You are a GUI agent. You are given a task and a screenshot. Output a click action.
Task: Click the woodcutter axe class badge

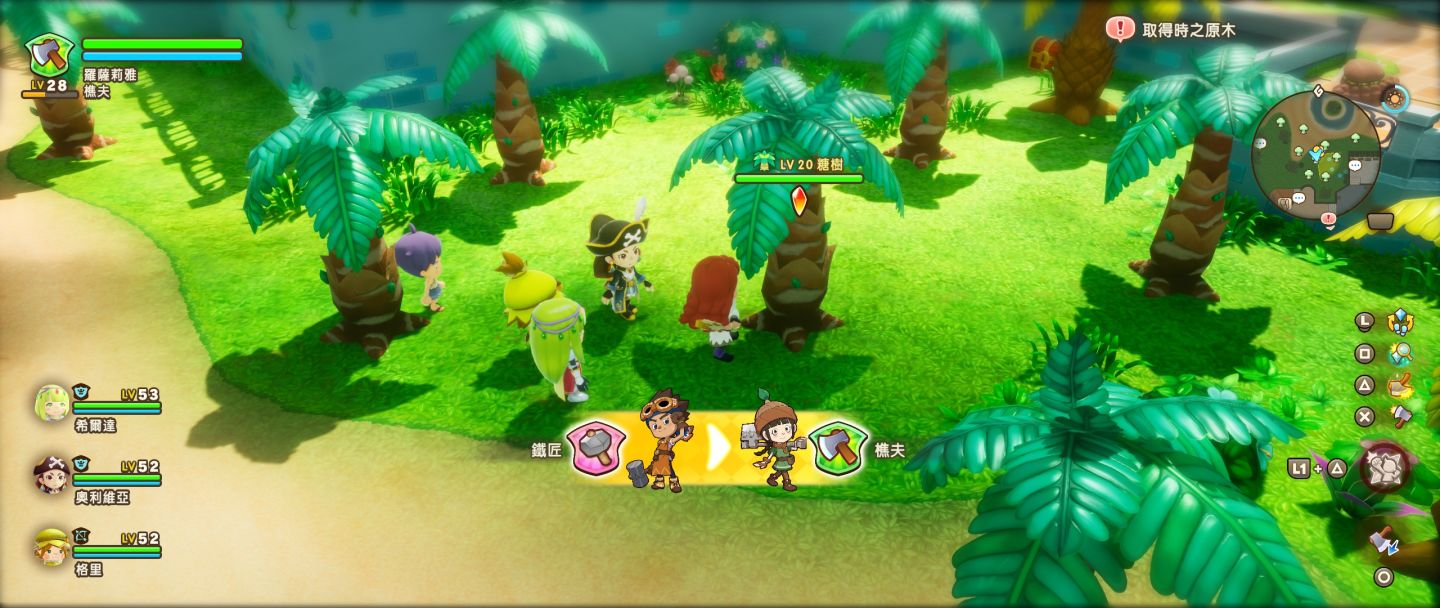point(44,53)
